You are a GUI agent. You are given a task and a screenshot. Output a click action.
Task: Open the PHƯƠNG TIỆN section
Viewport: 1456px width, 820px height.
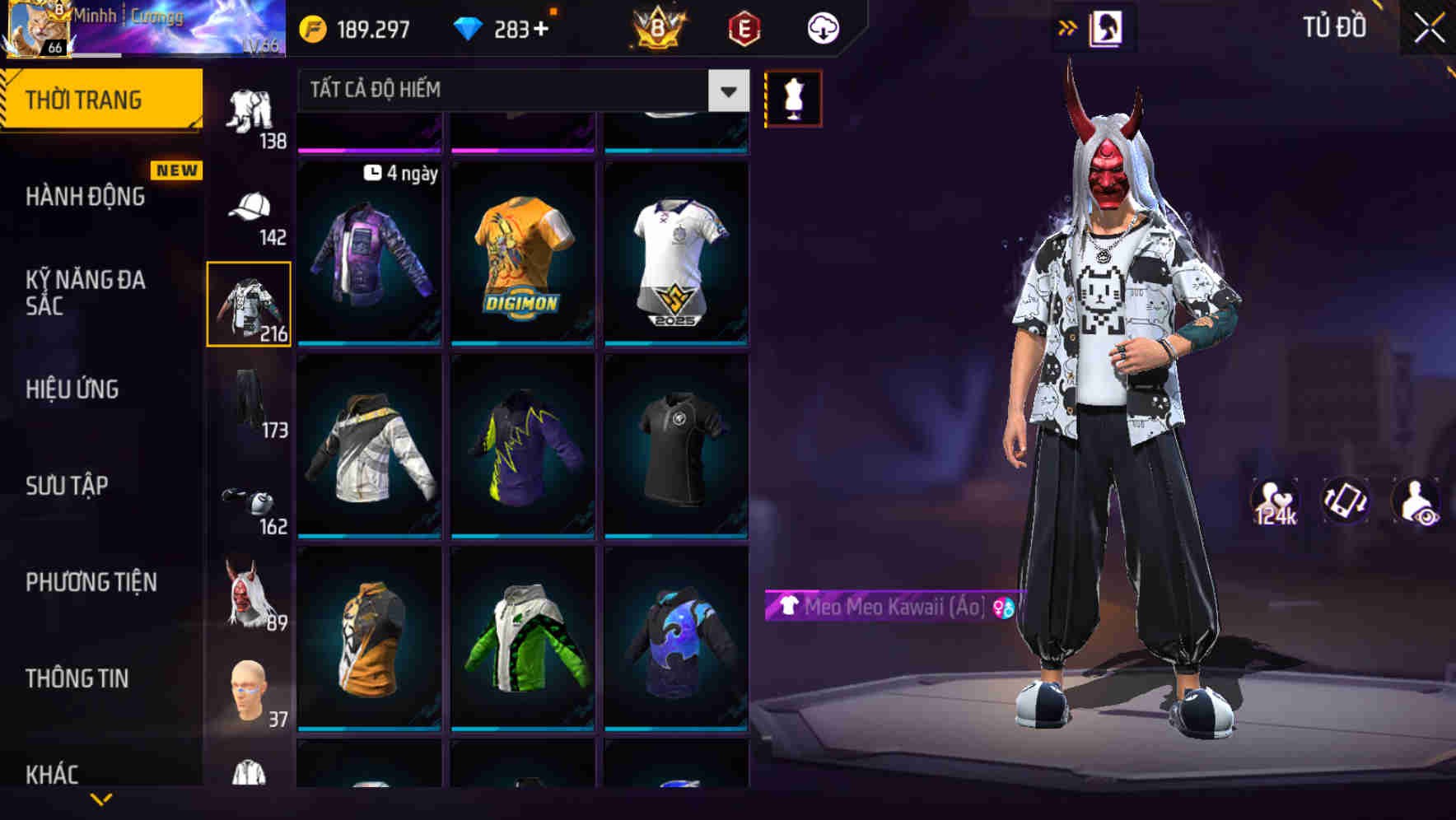point(91,582)
